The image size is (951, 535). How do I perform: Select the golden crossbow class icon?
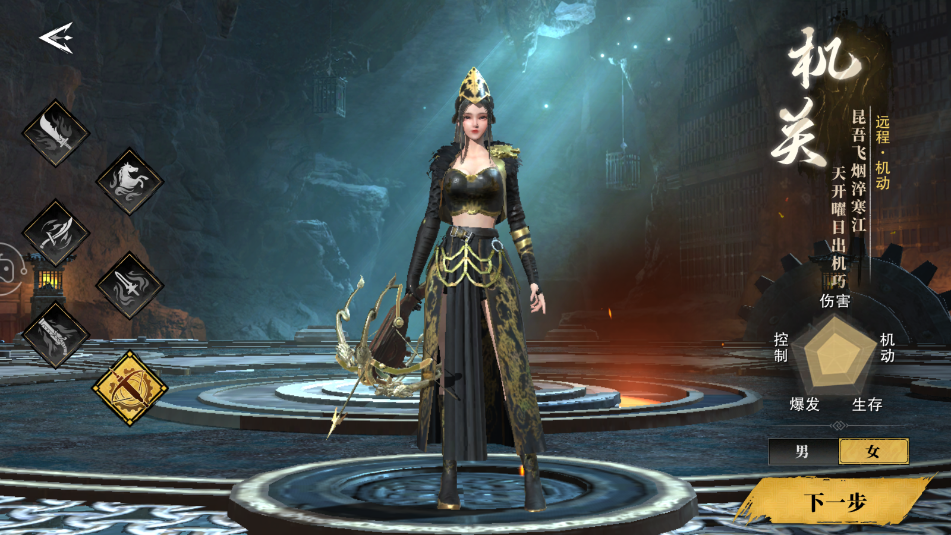click(x=130, y=387)
